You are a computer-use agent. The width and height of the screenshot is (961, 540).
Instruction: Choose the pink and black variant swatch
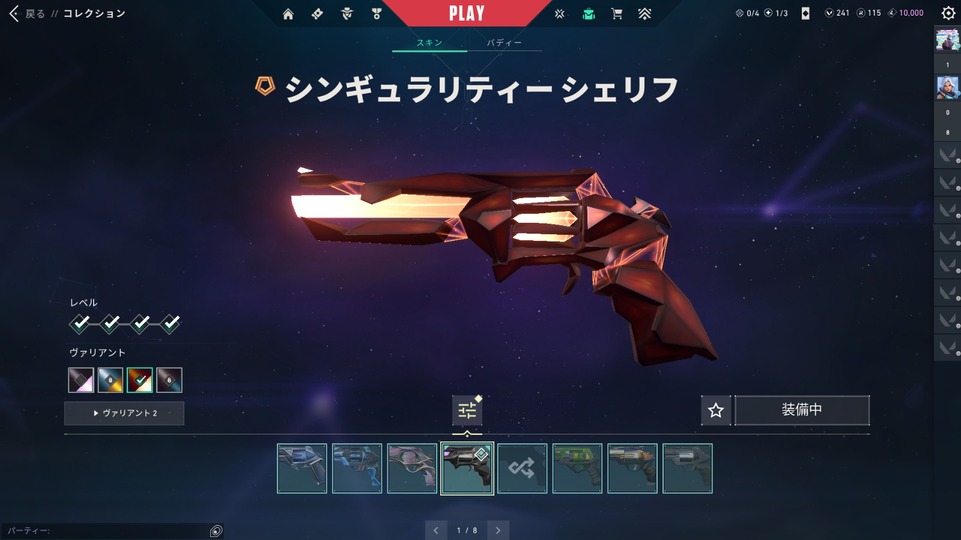[x=81, y=380]
